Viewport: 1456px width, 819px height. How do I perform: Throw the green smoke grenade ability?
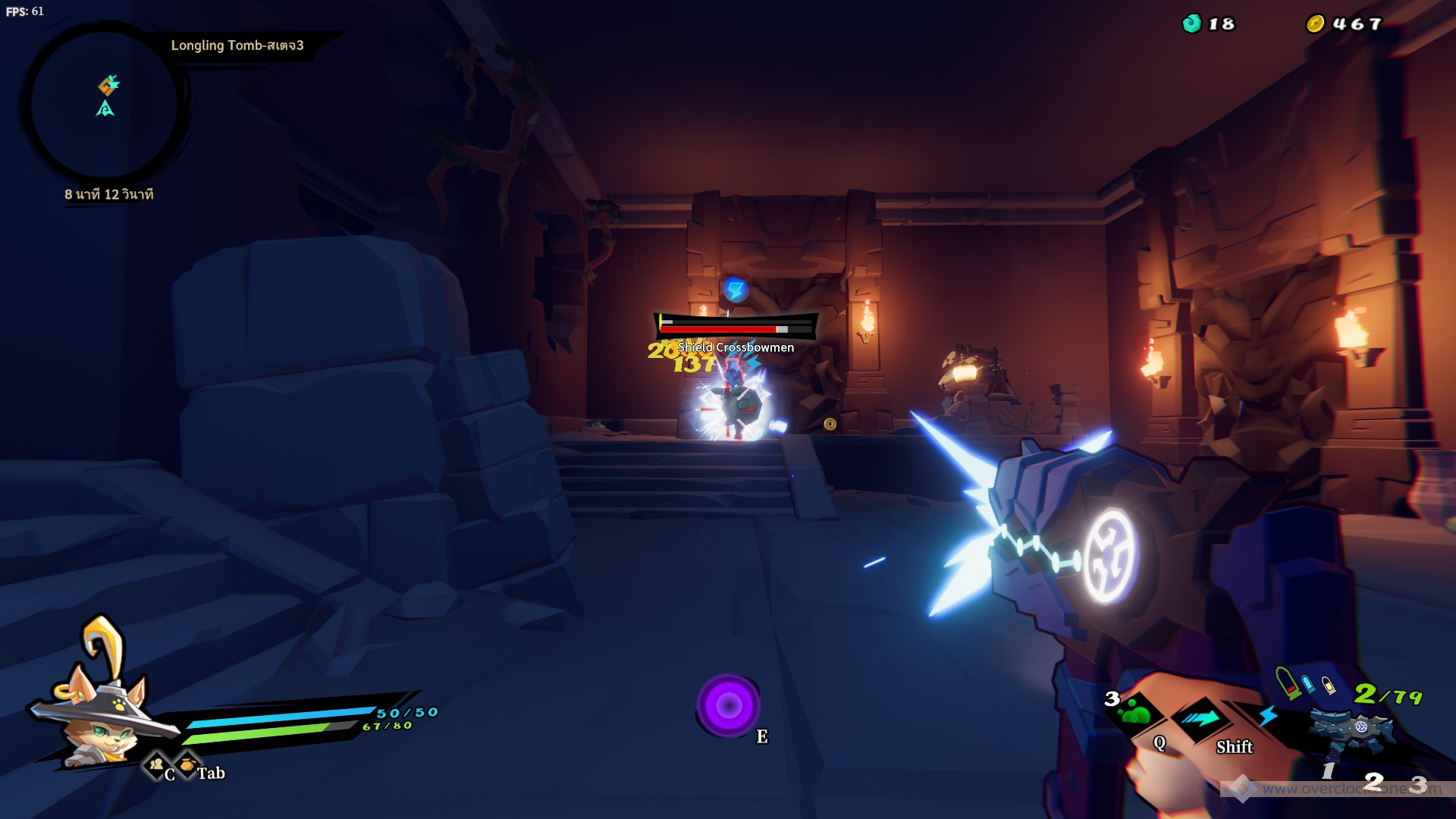[x=1135, y=713]
